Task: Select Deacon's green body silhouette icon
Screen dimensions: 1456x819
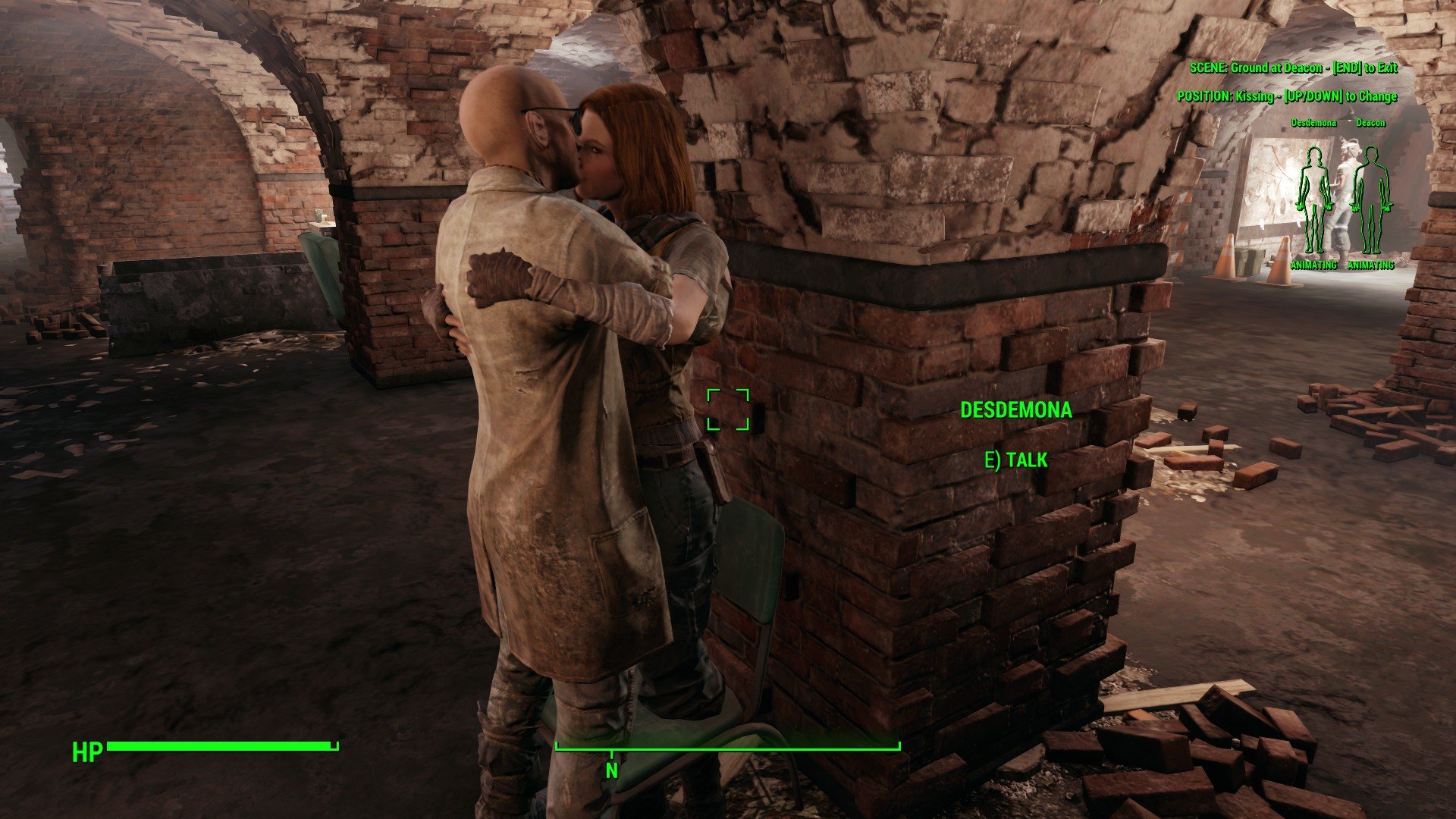Action: 1370,200
